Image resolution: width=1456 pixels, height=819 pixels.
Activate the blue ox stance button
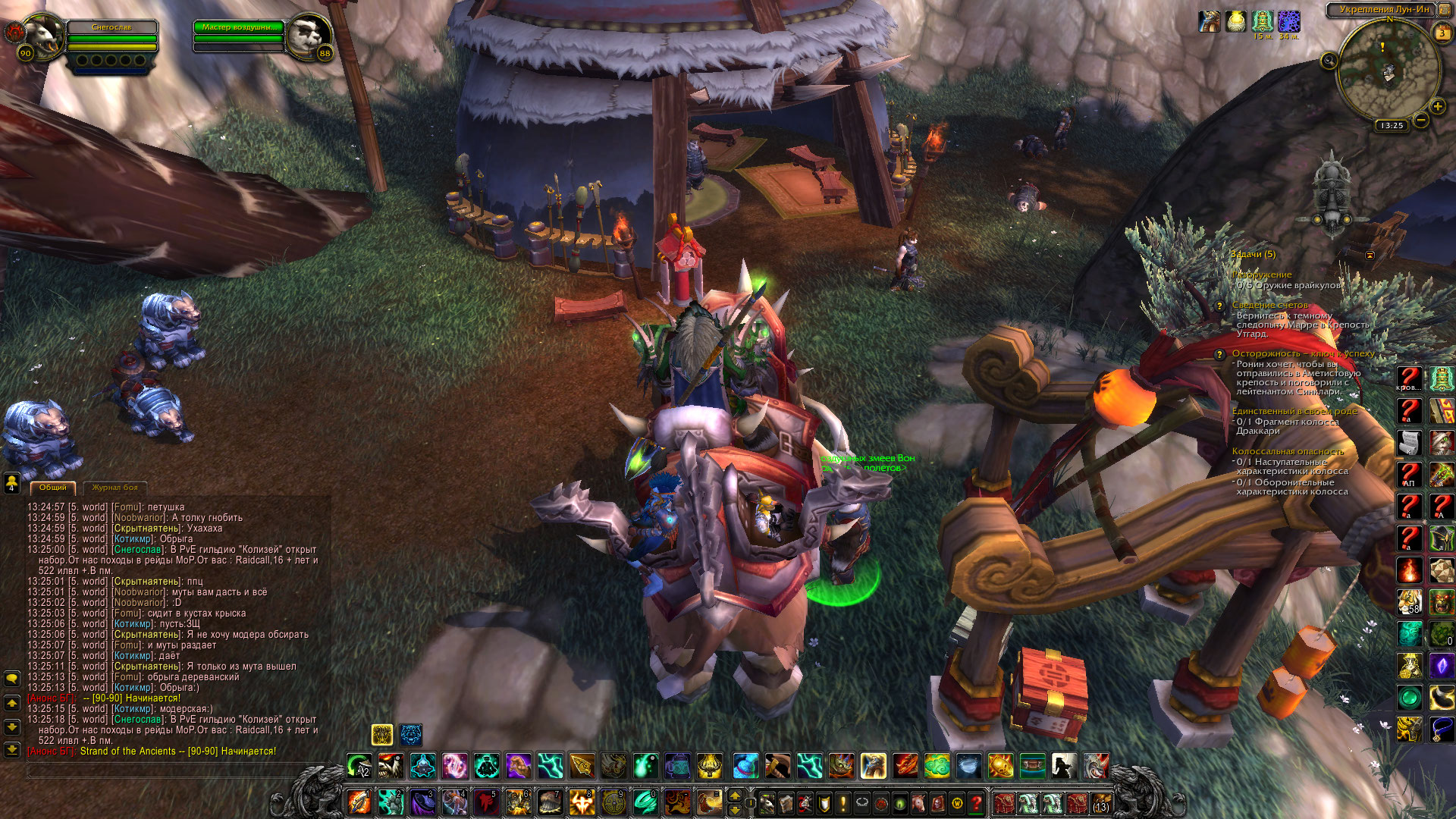(x=411, y=734)
